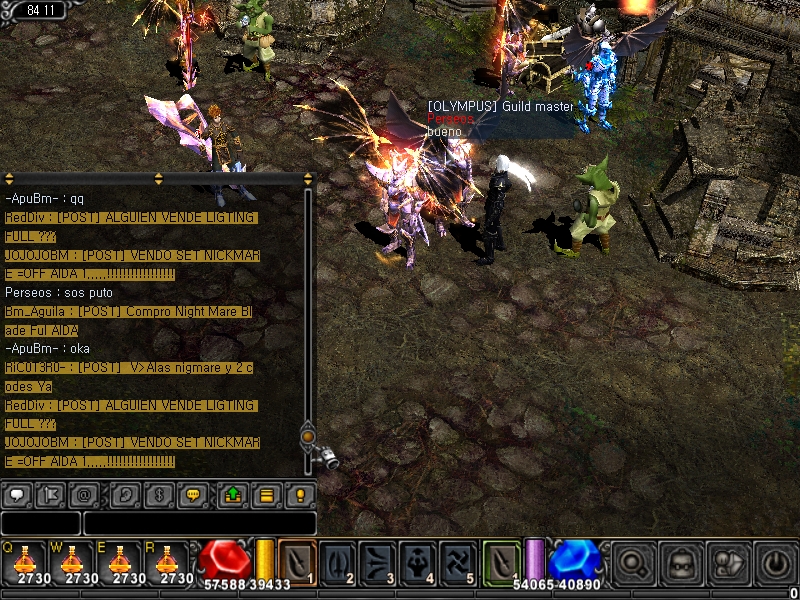Screen dimensions: 800x600
Task: Use the potion in the W slot
Action: [x=73, y=561]
